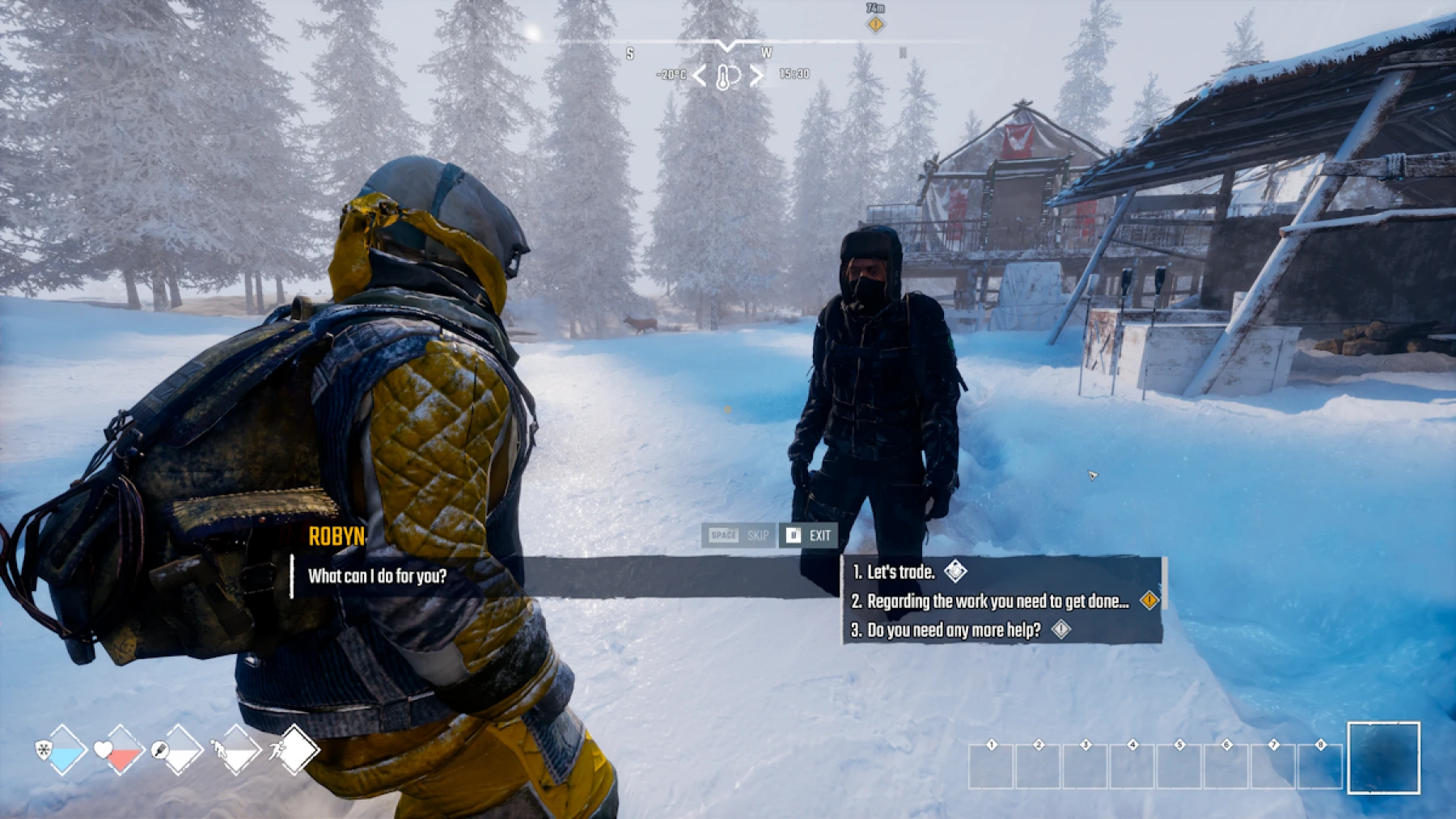Select "Regarding the work you need to get done..."
Image resolution: width=1456 pixels, height=819 pixels.
tap(997, 602)
